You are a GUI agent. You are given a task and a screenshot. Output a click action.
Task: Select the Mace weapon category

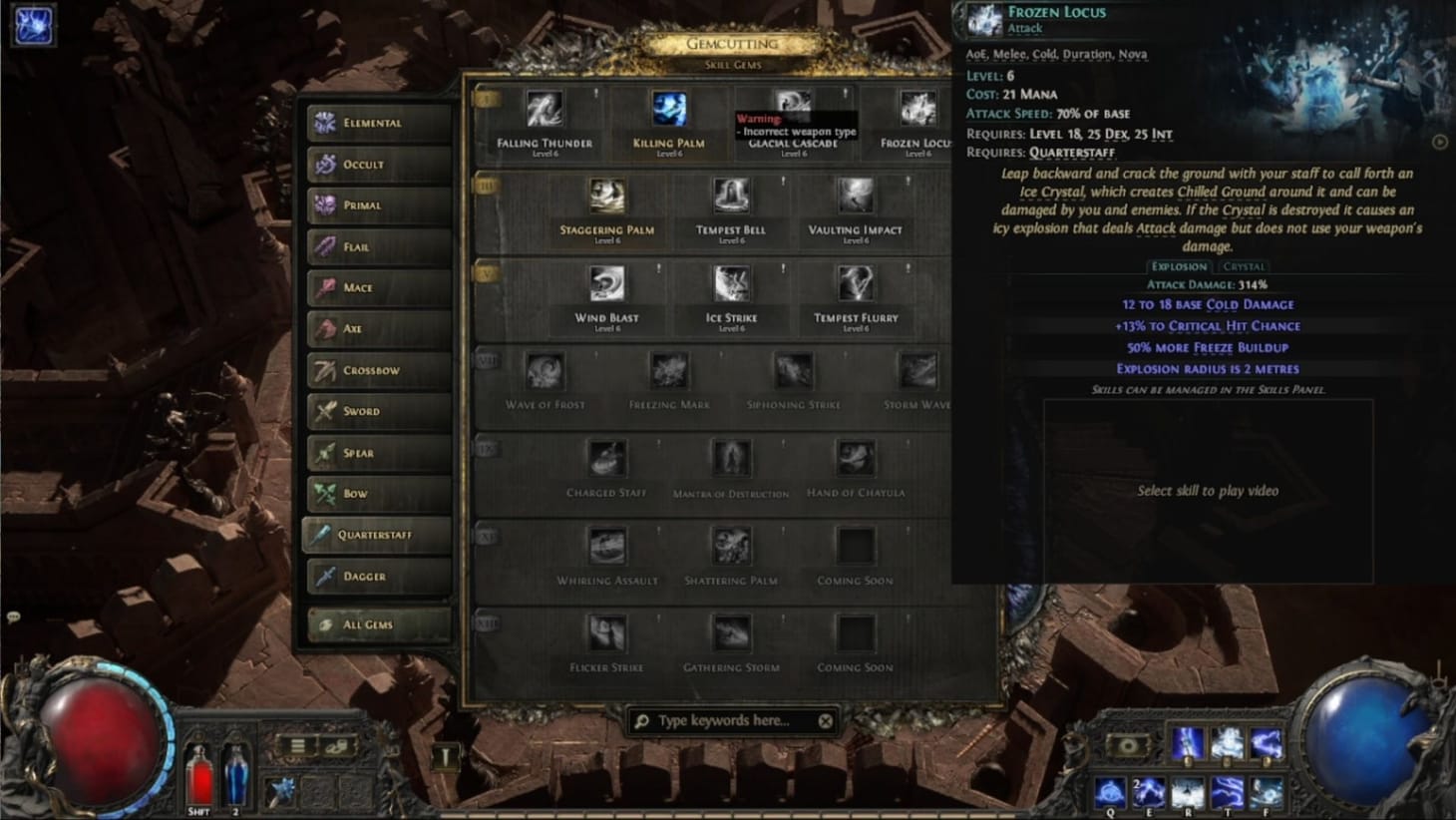point(377,287)
